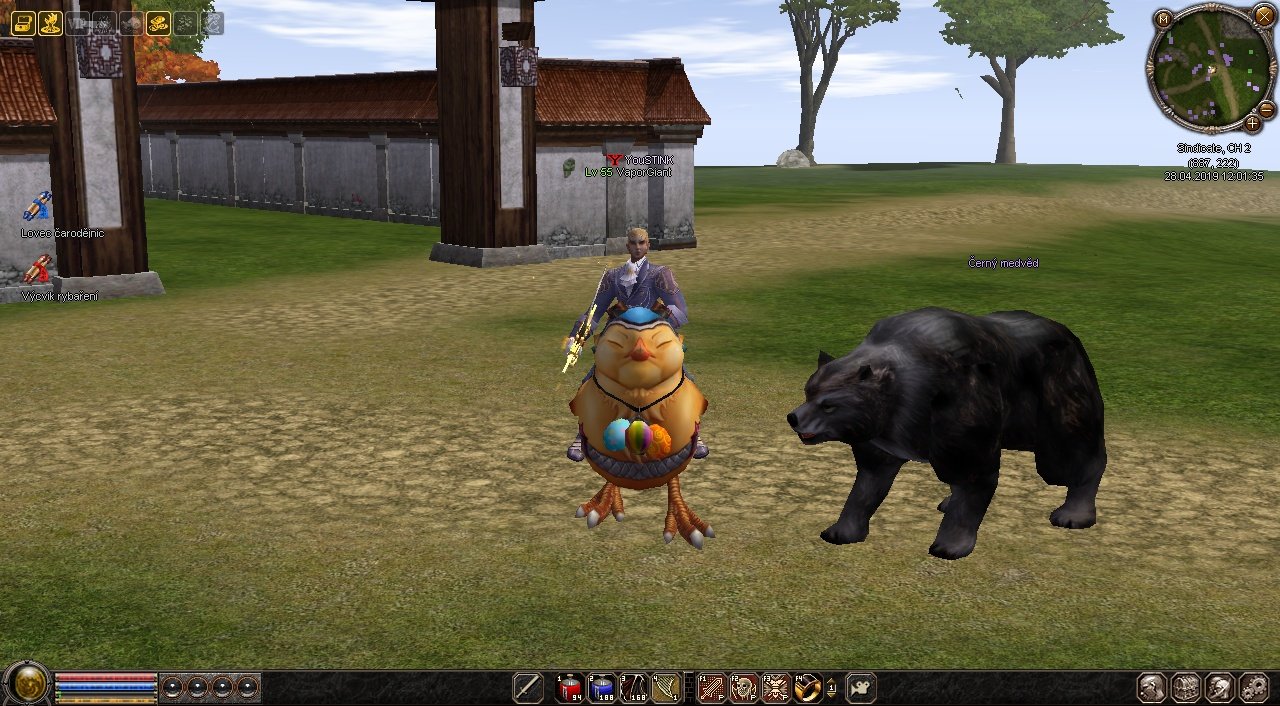This screenshot has width=1280, height=706.
Task: Zoom out the minimap with the minus button
Action: click(x=1266, y=109)
